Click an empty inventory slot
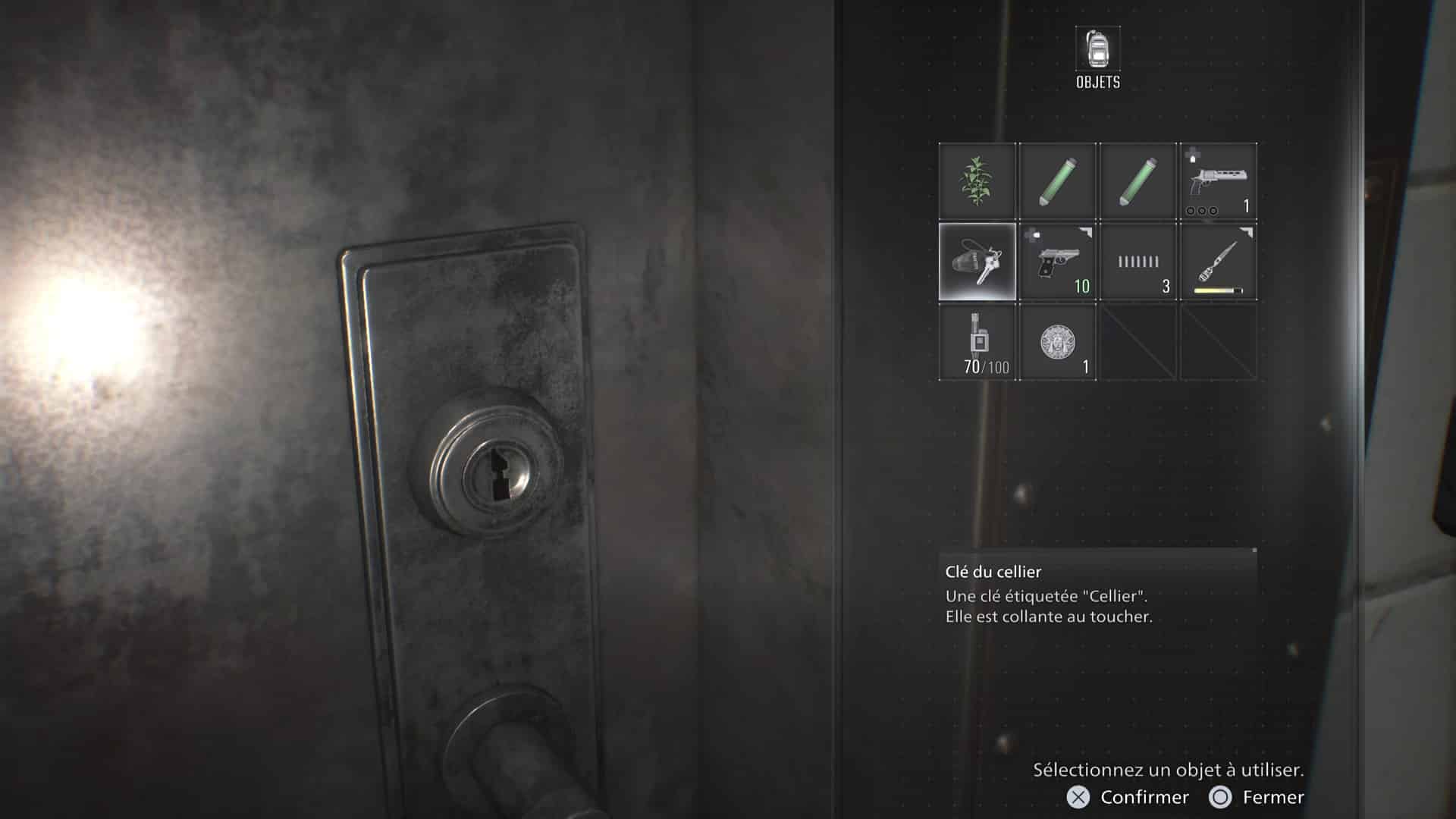Image resolution: width=1456 pixels, height=819 pixels. tap(1138, 341)
